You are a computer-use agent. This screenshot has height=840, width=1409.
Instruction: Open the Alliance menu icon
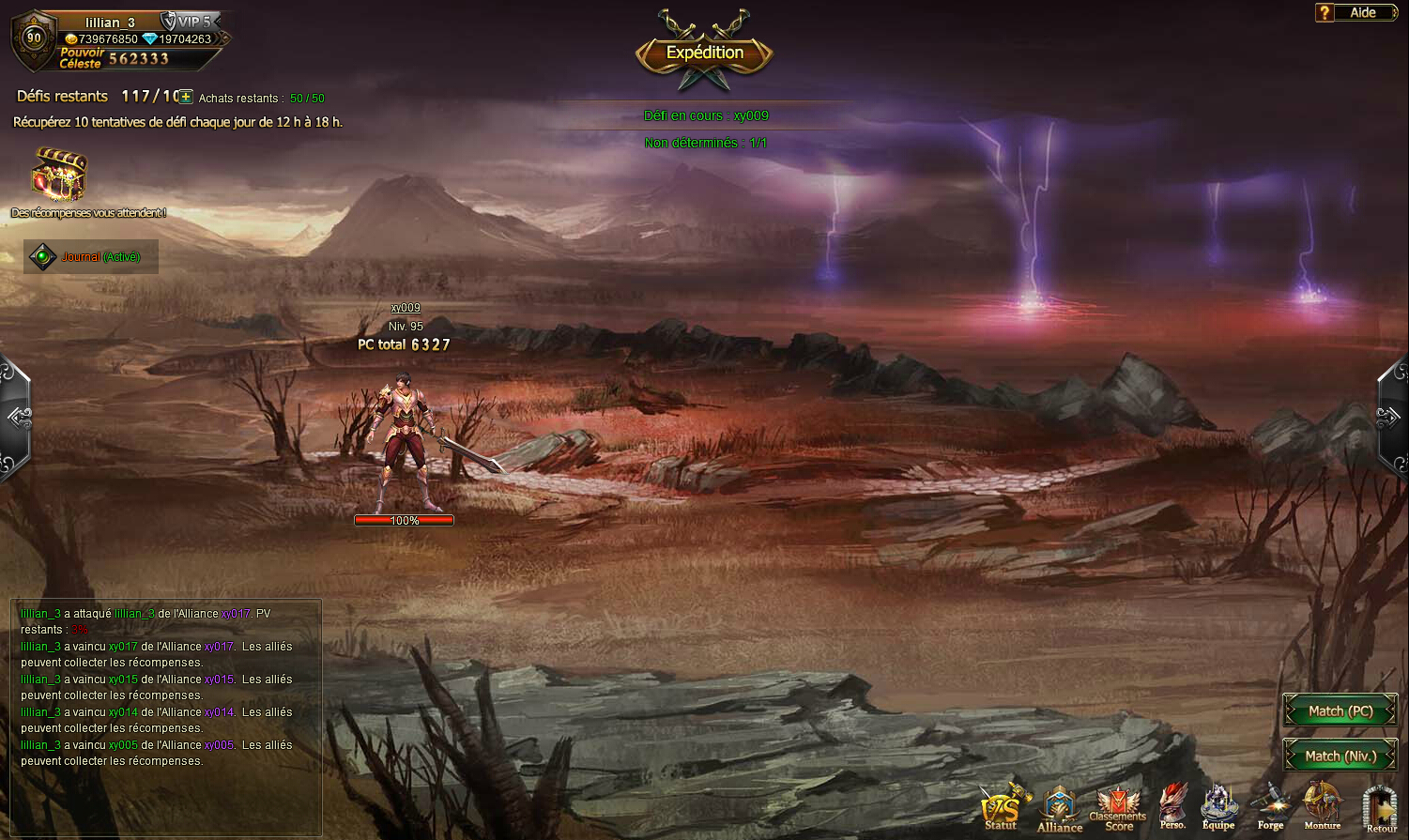[1060, 809]
